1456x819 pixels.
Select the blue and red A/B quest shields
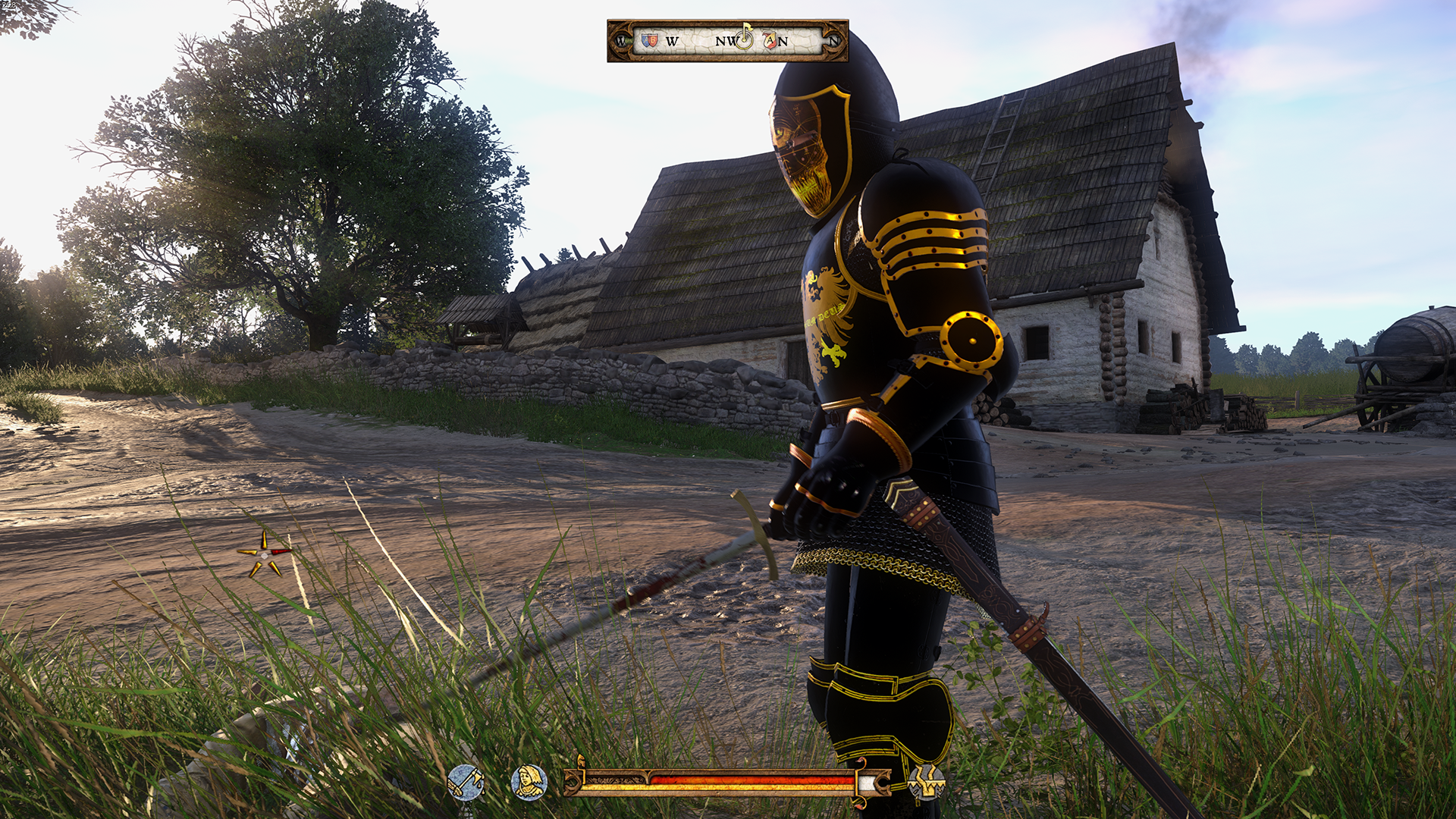tap(649, 40)
